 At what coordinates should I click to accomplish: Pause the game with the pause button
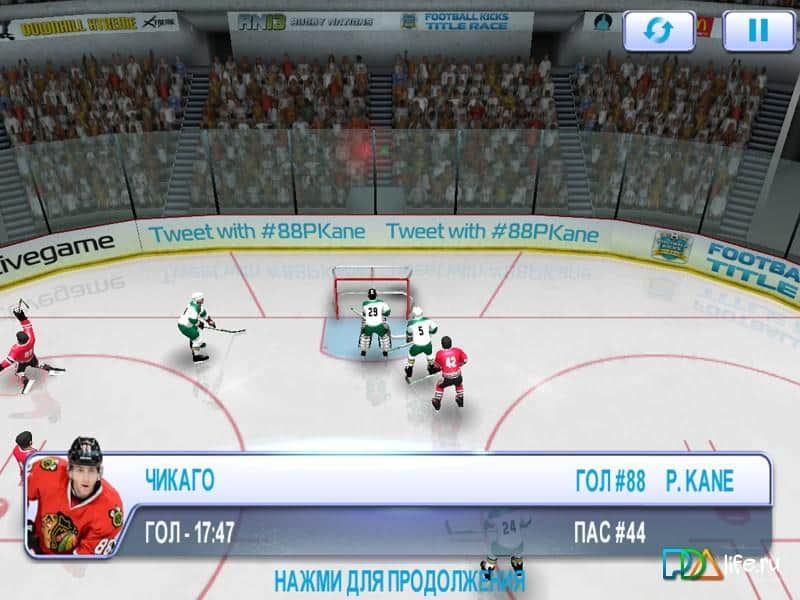758,30
